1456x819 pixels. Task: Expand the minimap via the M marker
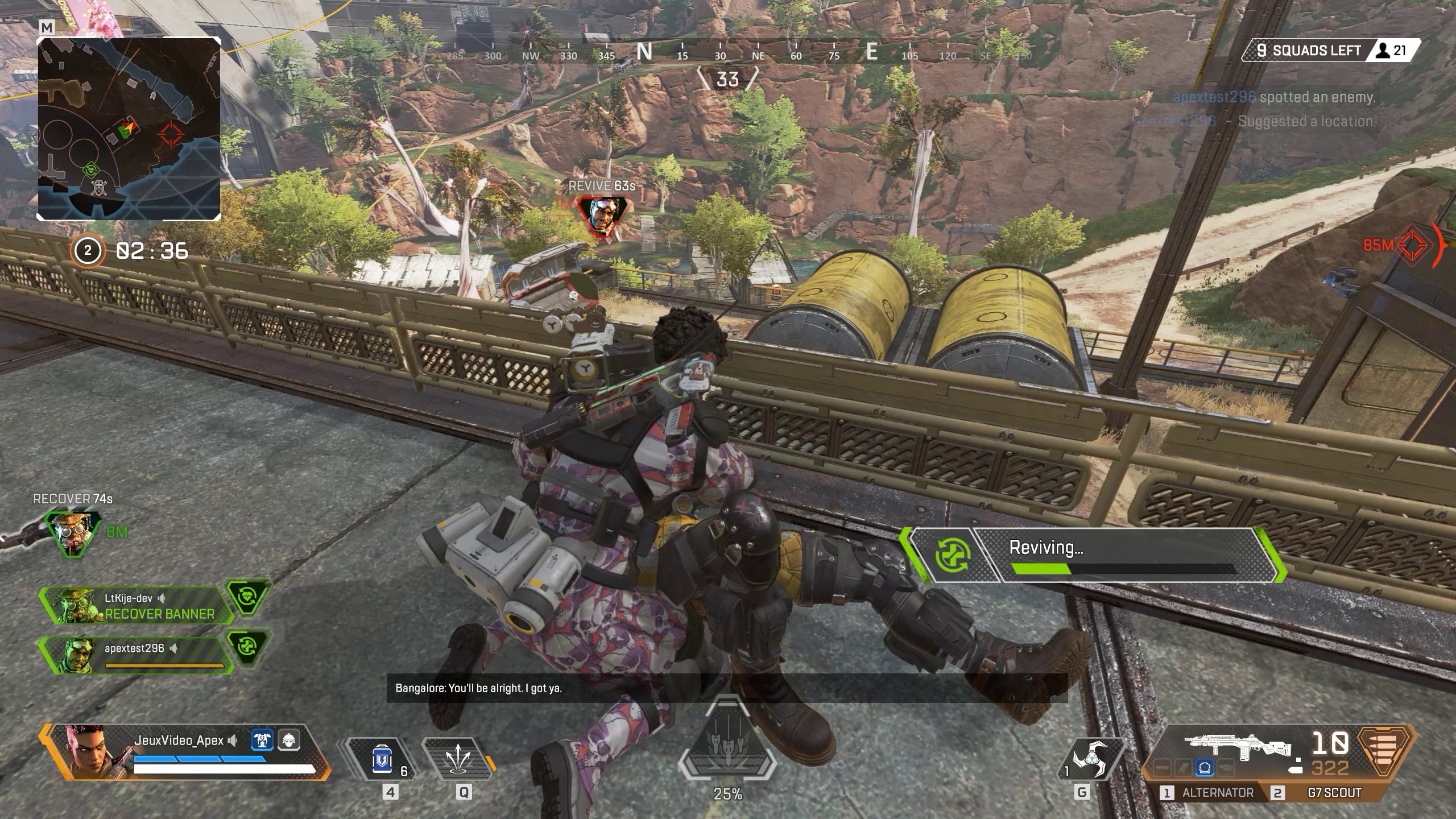(47, 27)
